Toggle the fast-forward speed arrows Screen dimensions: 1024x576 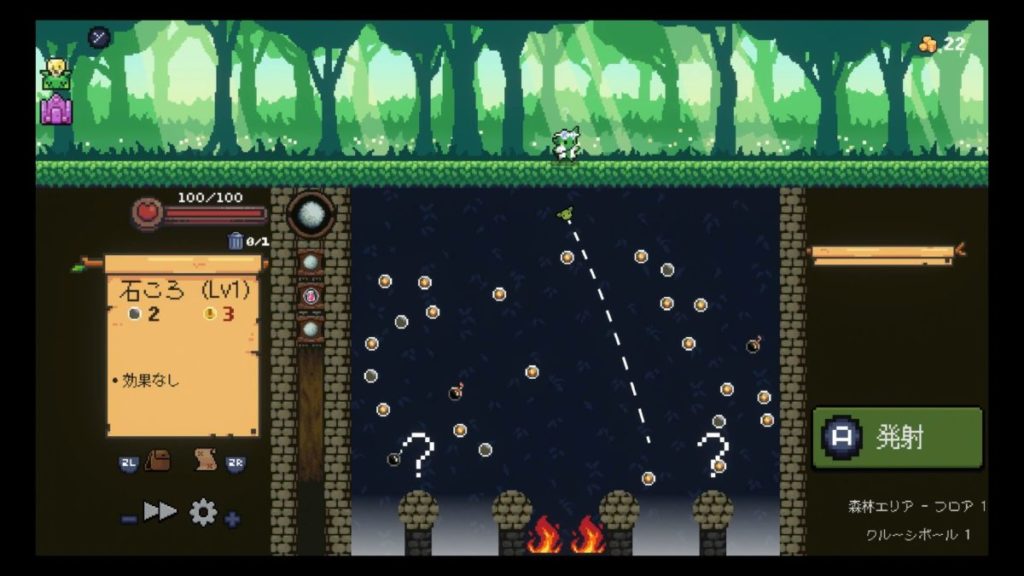point(160,512)
